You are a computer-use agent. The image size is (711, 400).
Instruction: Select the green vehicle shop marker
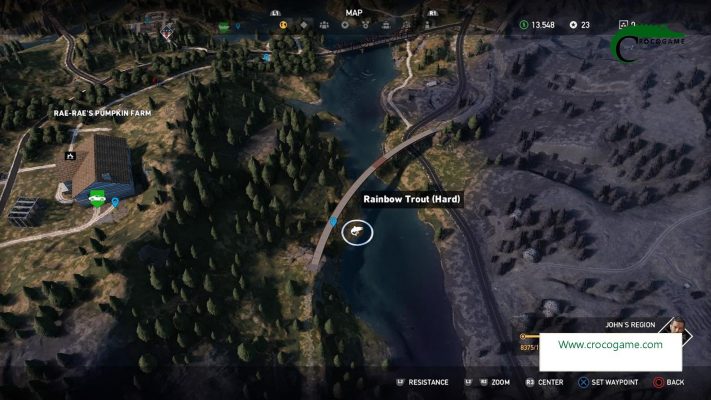click(x=98, y=198)
